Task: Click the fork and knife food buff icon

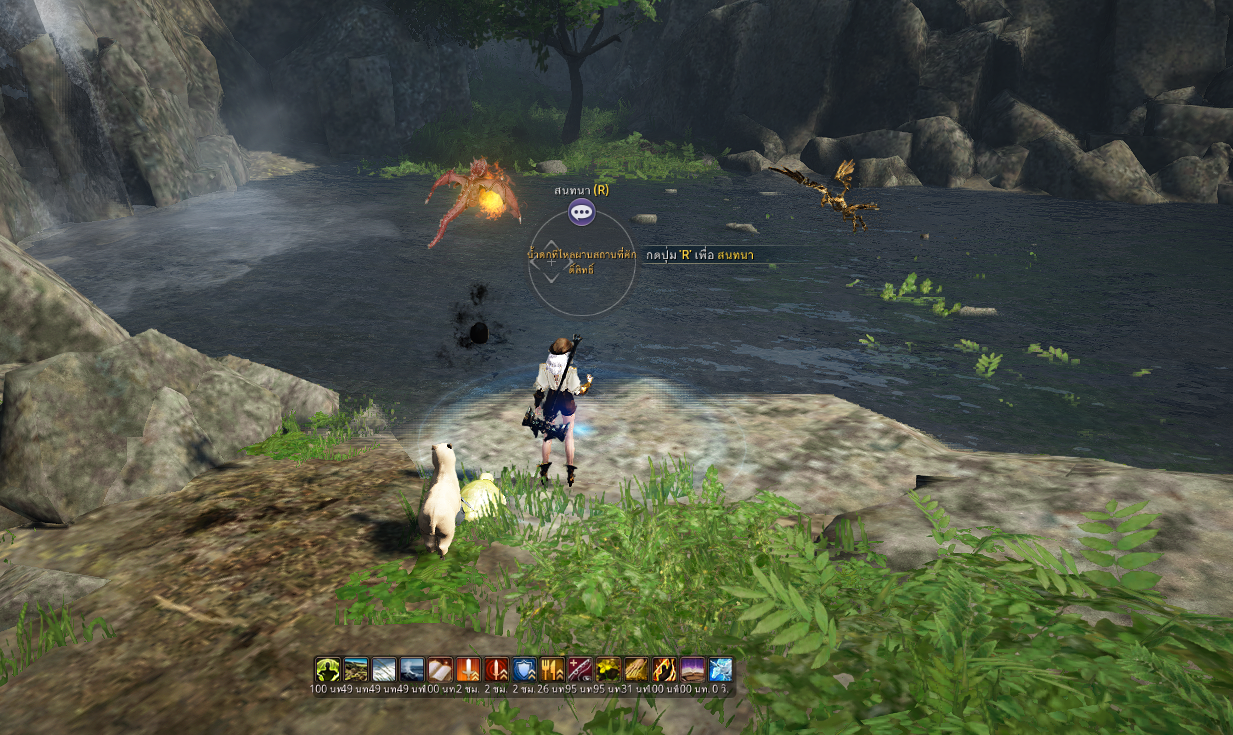Action: click(552, 669)
